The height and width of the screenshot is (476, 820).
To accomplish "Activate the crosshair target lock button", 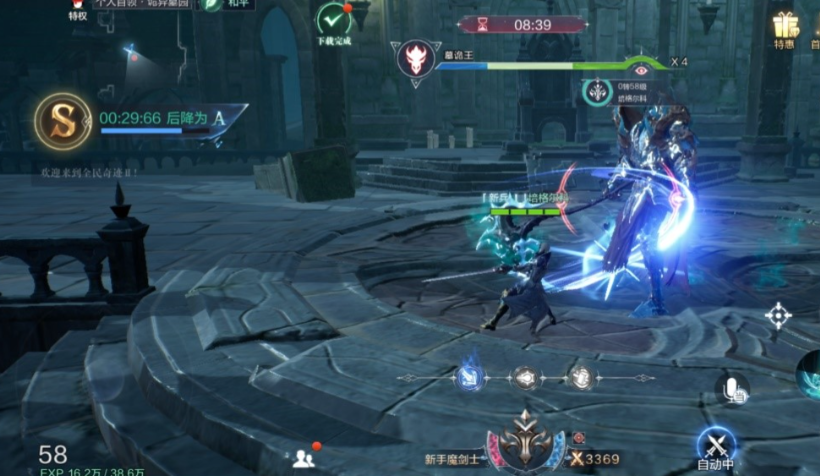I will (x=777, y=316).
